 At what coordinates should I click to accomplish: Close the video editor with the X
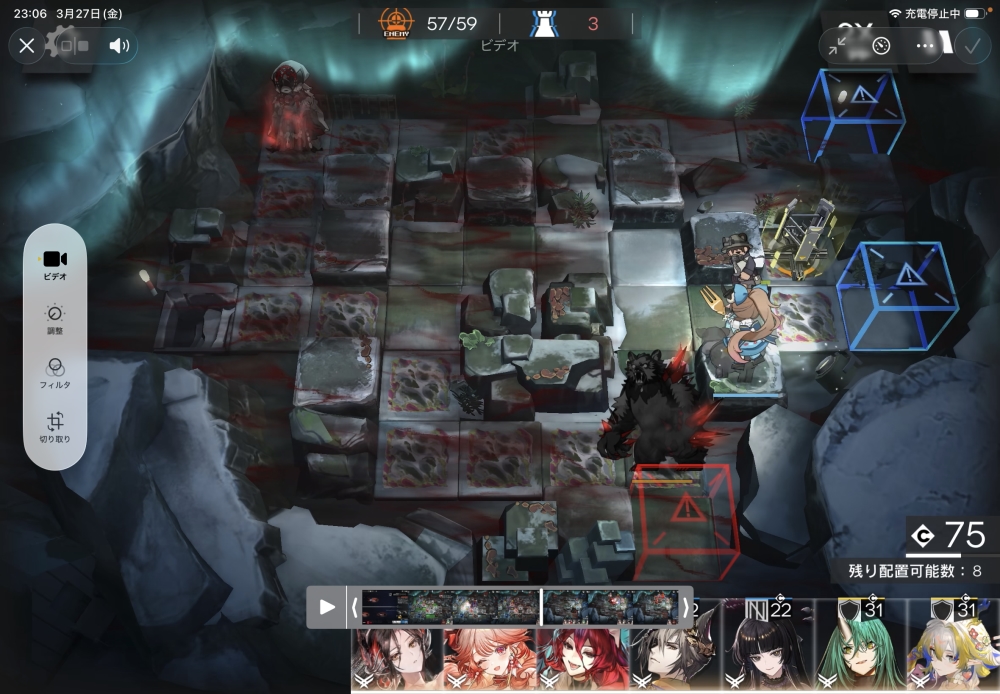(x=27, y=45)
